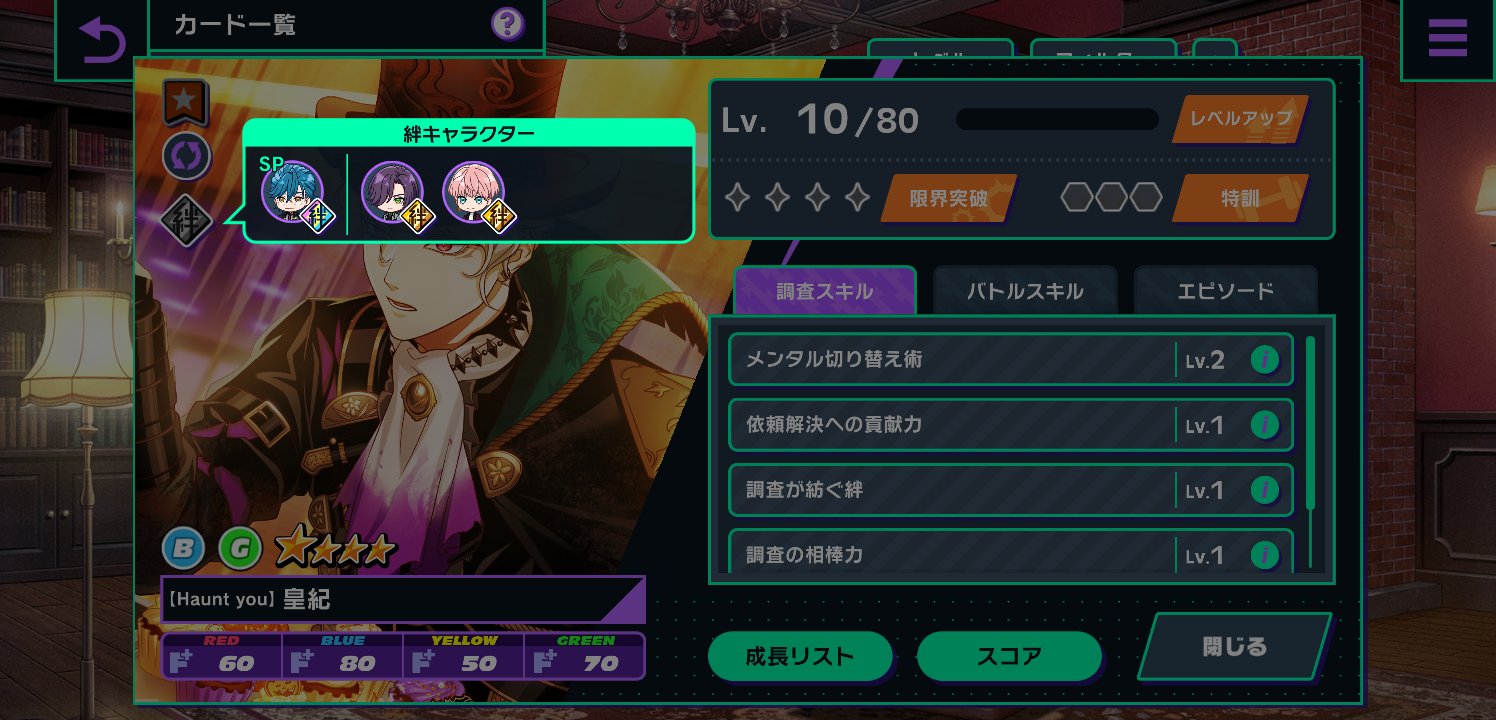
Task: Open the question mark help icon
Action: pos(508,24)
